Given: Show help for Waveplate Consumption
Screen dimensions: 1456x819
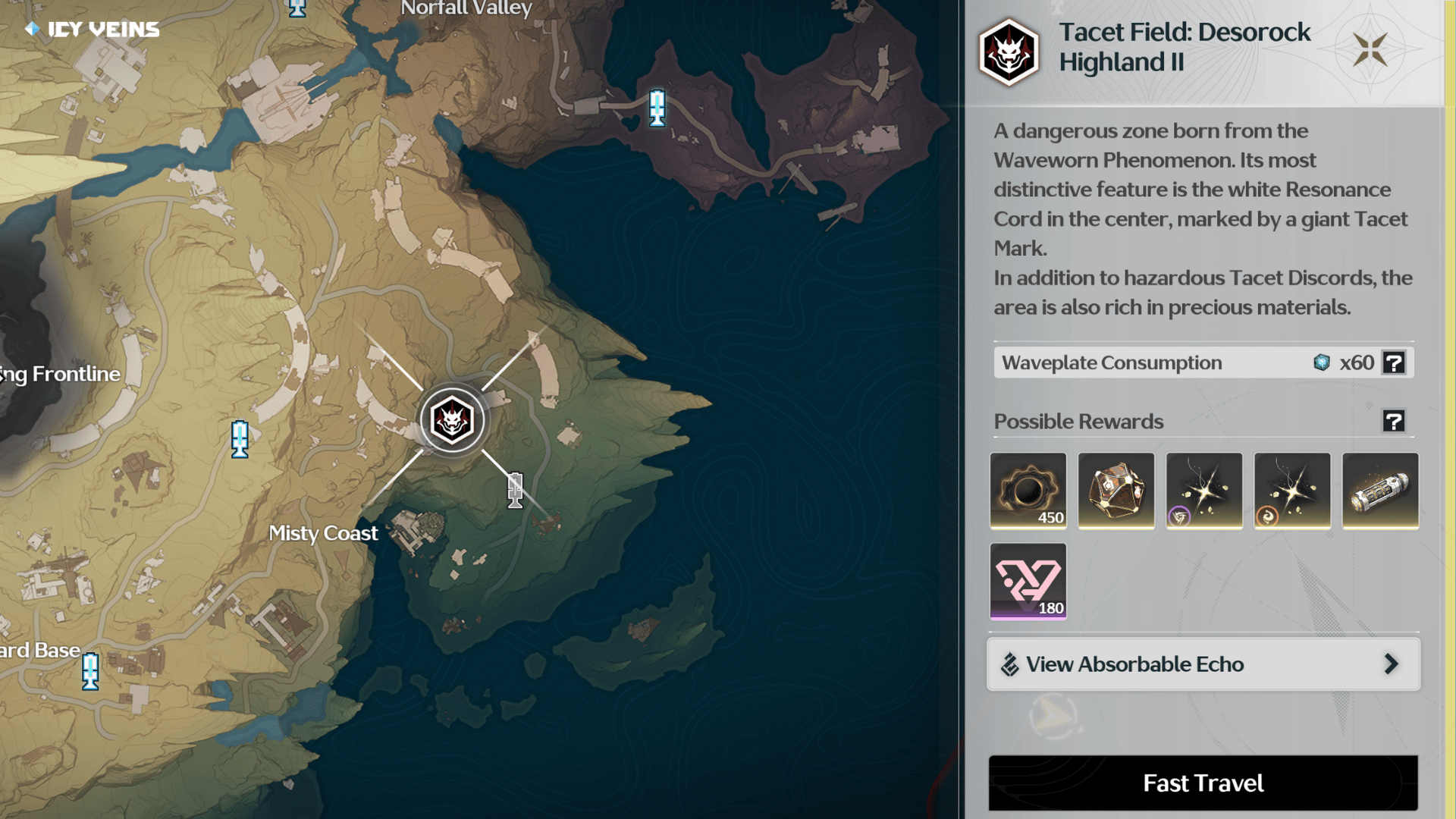Looking at the screenshot, I should [1394, 362].
